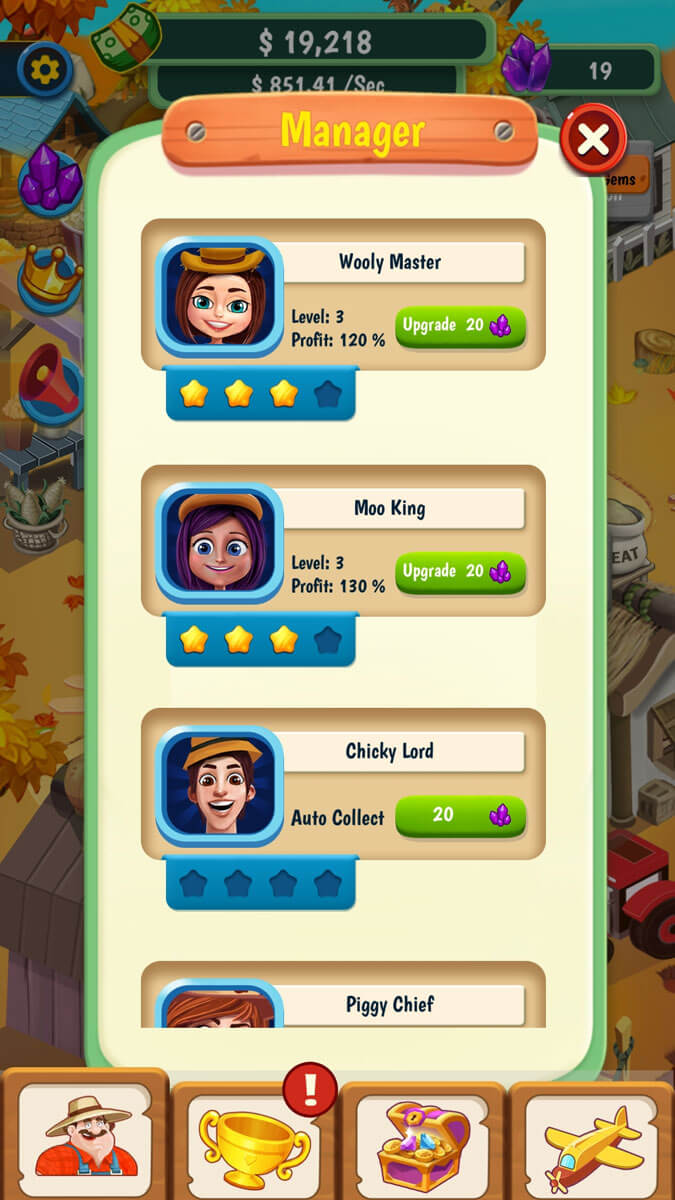Tap the red megaphone side icon

click(50, 380)
